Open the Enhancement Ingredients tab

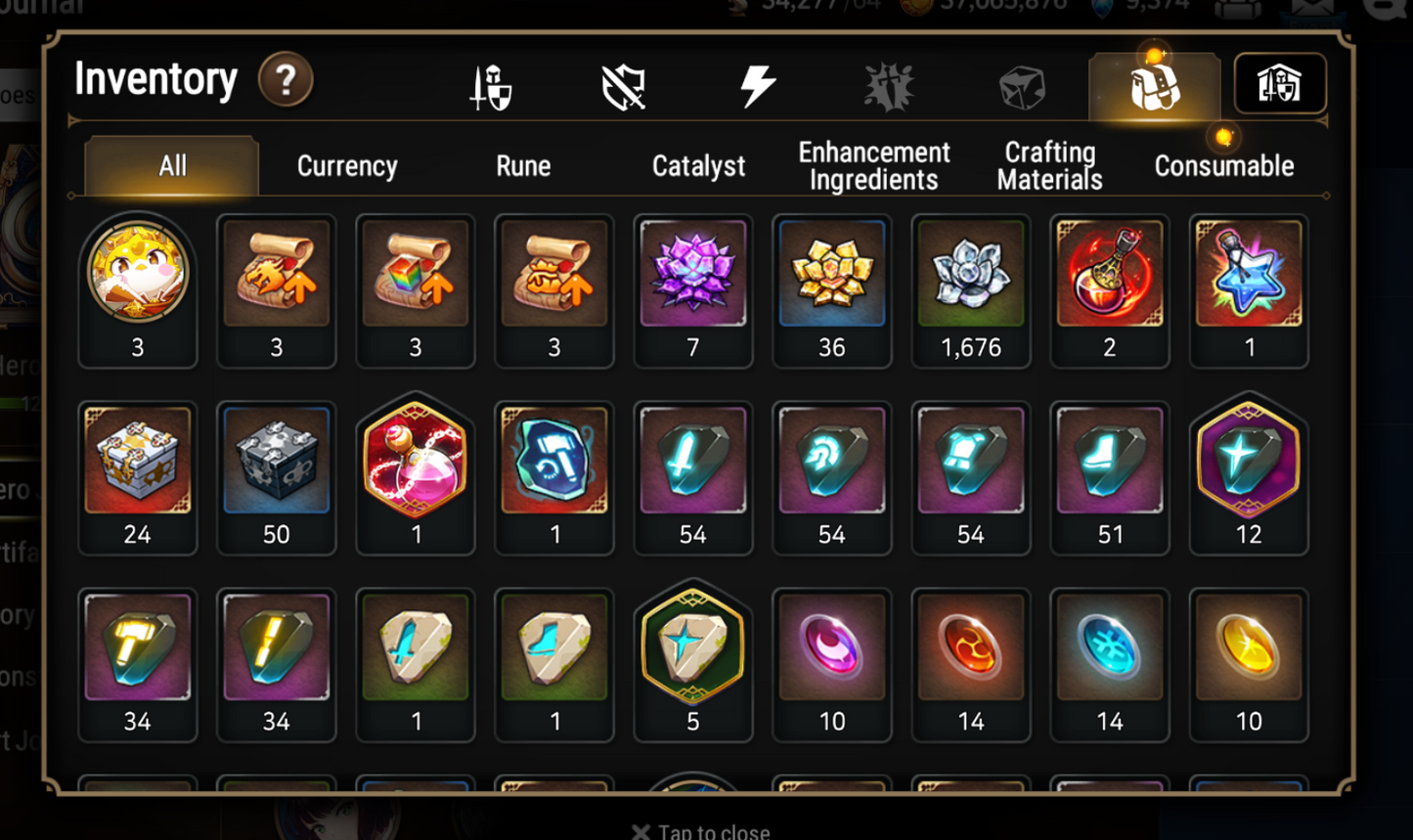coord(873,166)
